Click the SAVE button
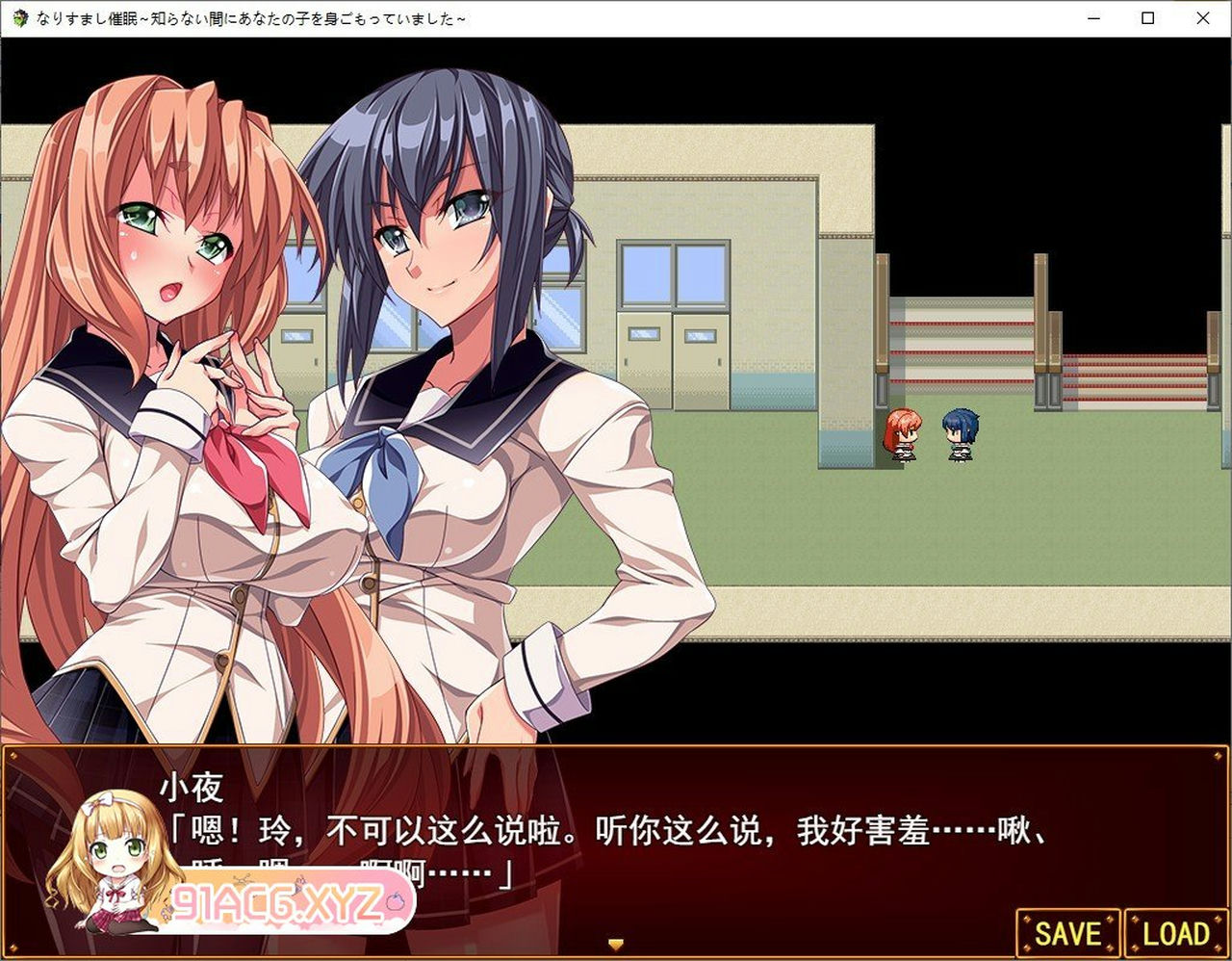The width and height of the screenshot is (1232, 961). pyautogui.click(x=1067, y=933)
